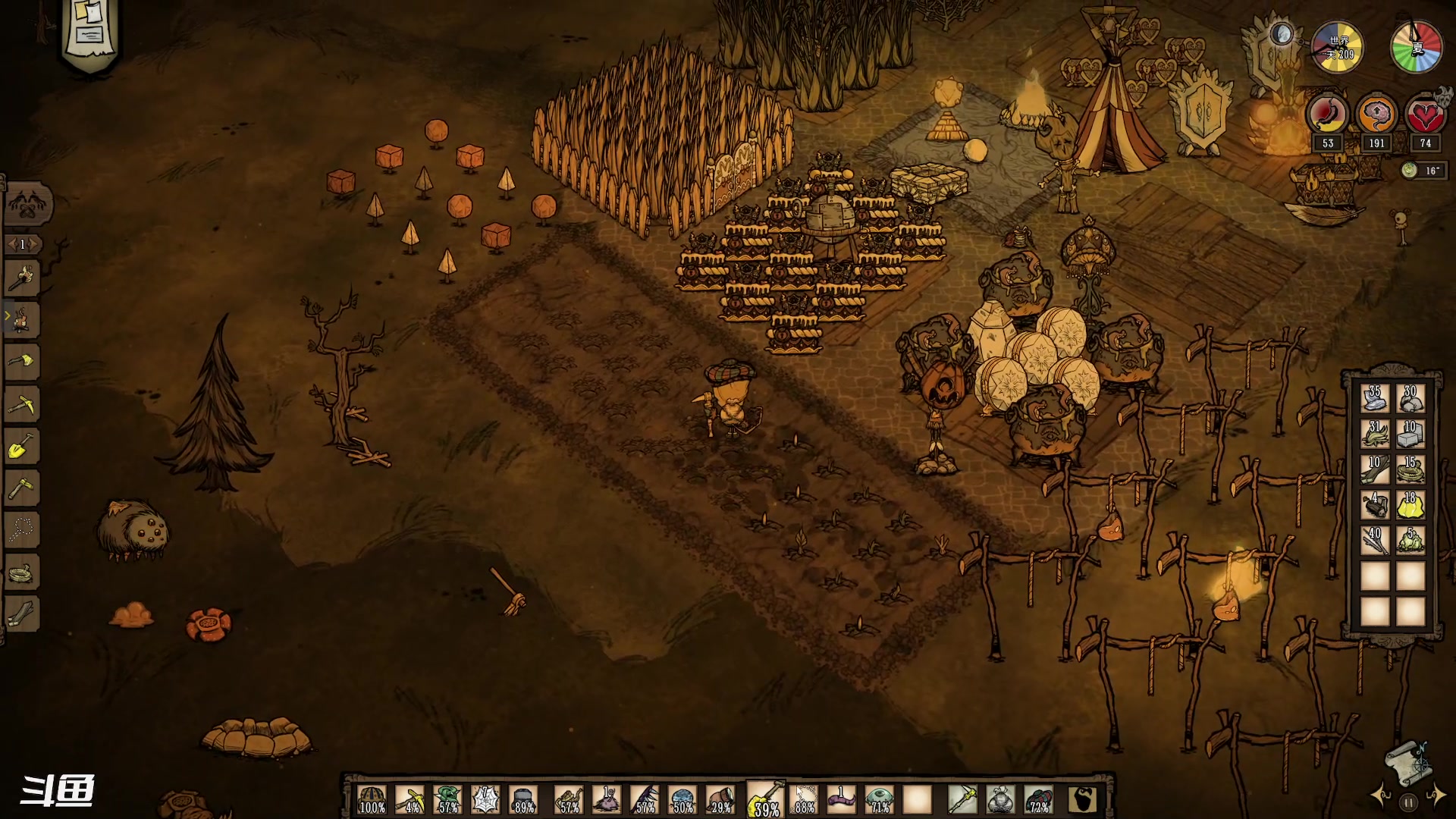Viewport: 1456px width, 819px height.
Task: Select the cut stone stack in backpack
Action: tap(1410, 434)
